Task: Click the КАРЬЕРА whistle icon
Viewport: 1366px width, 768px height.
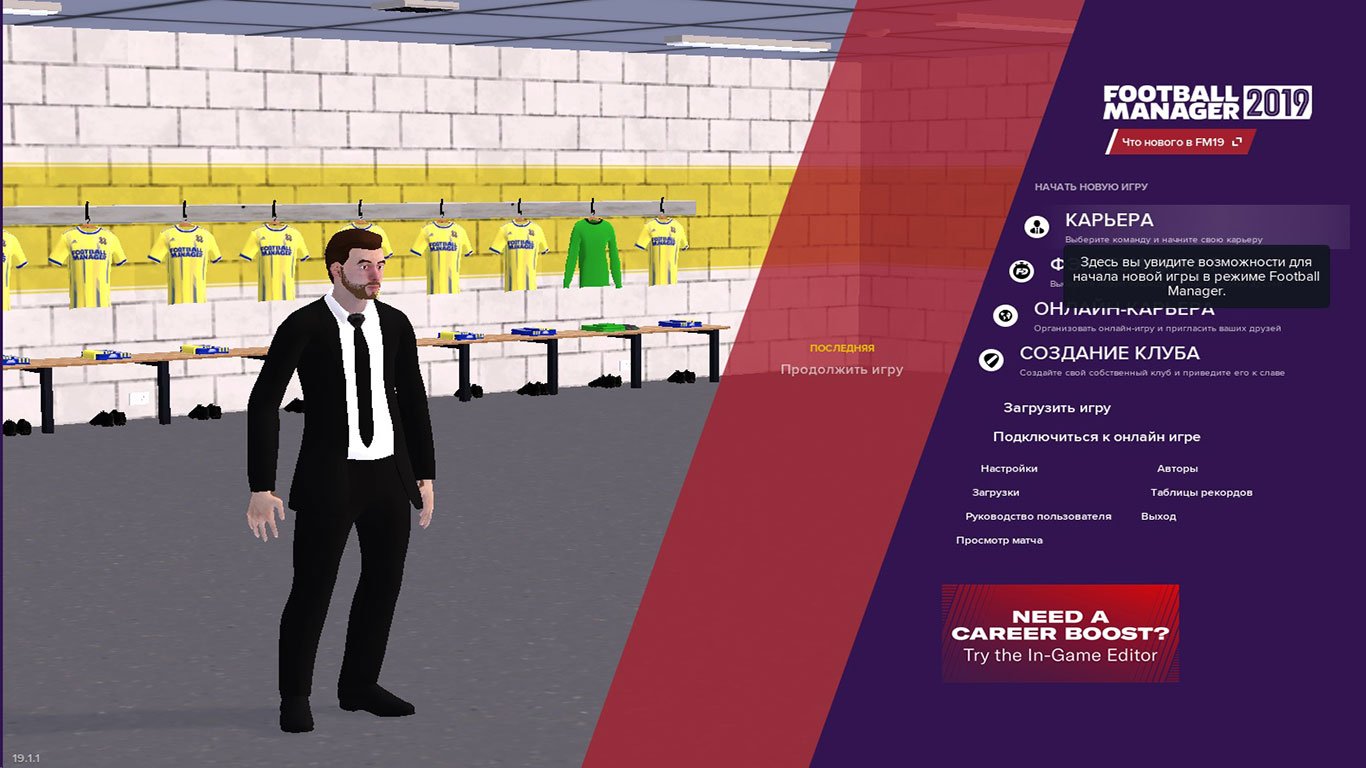Action: coord(1035,227)
